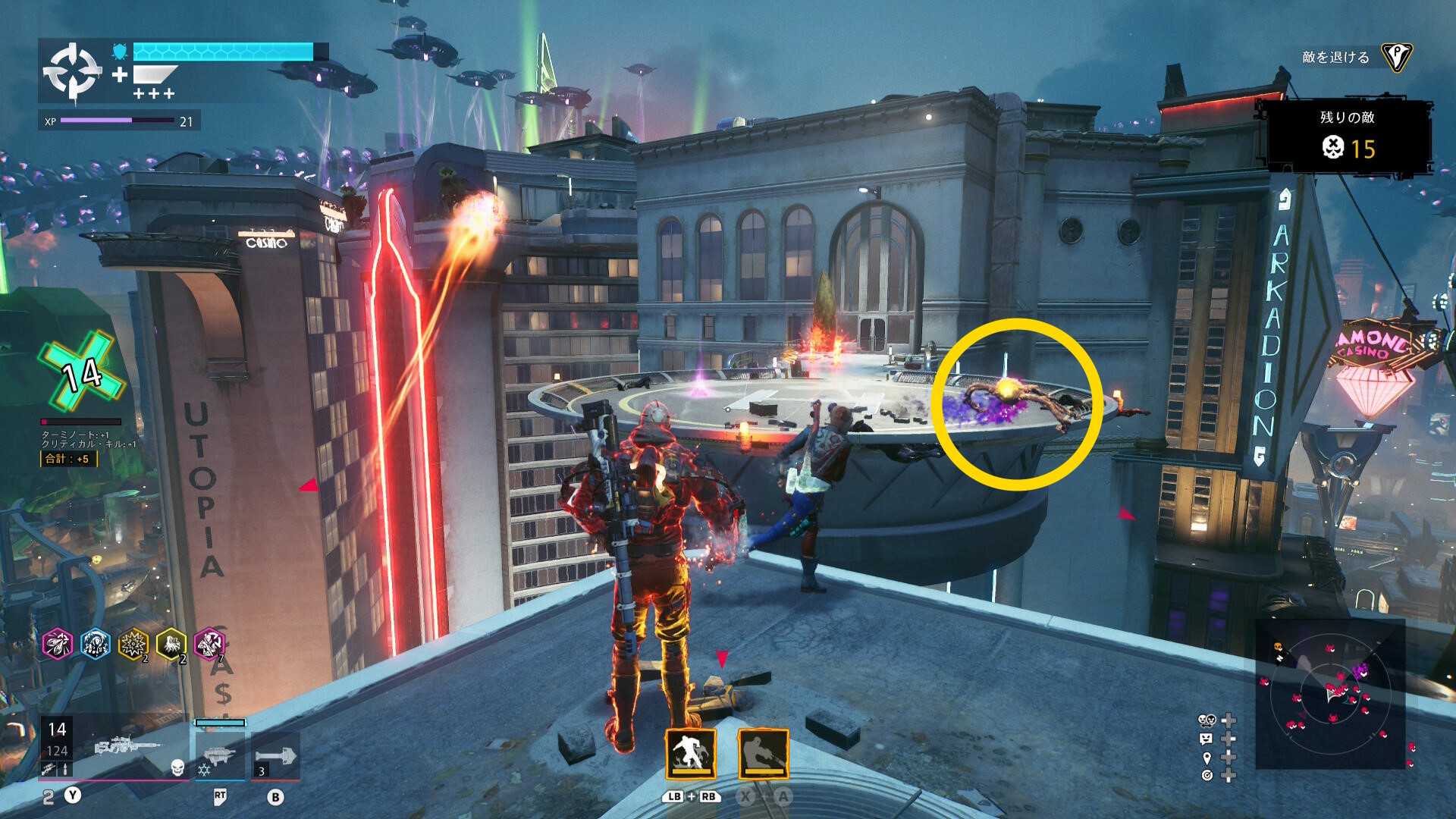
Task: Click the mission objective shield emblem
Action: tap(1396, 57)
